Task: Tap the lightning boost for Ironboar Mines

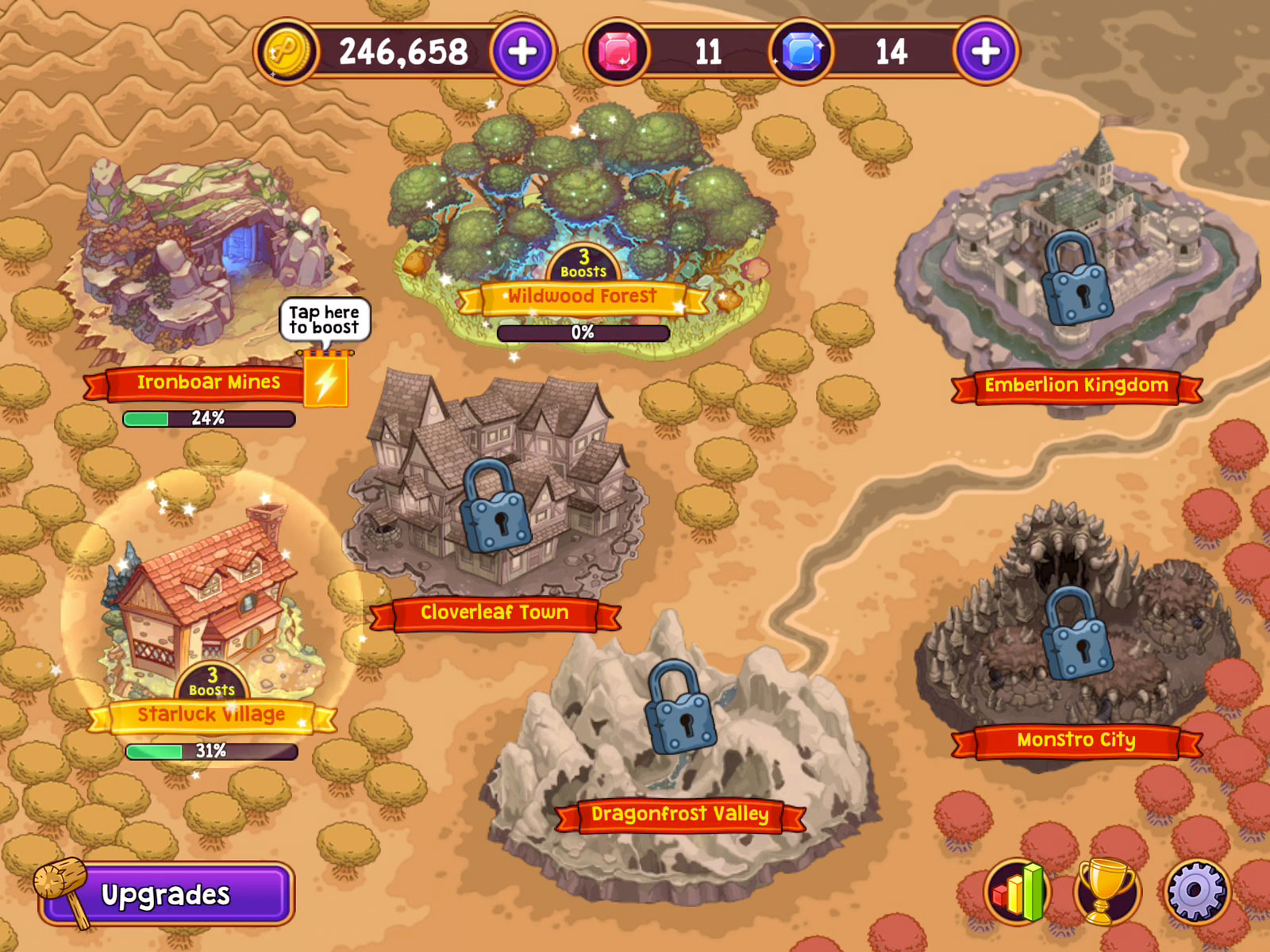Action: pos(325,381)
